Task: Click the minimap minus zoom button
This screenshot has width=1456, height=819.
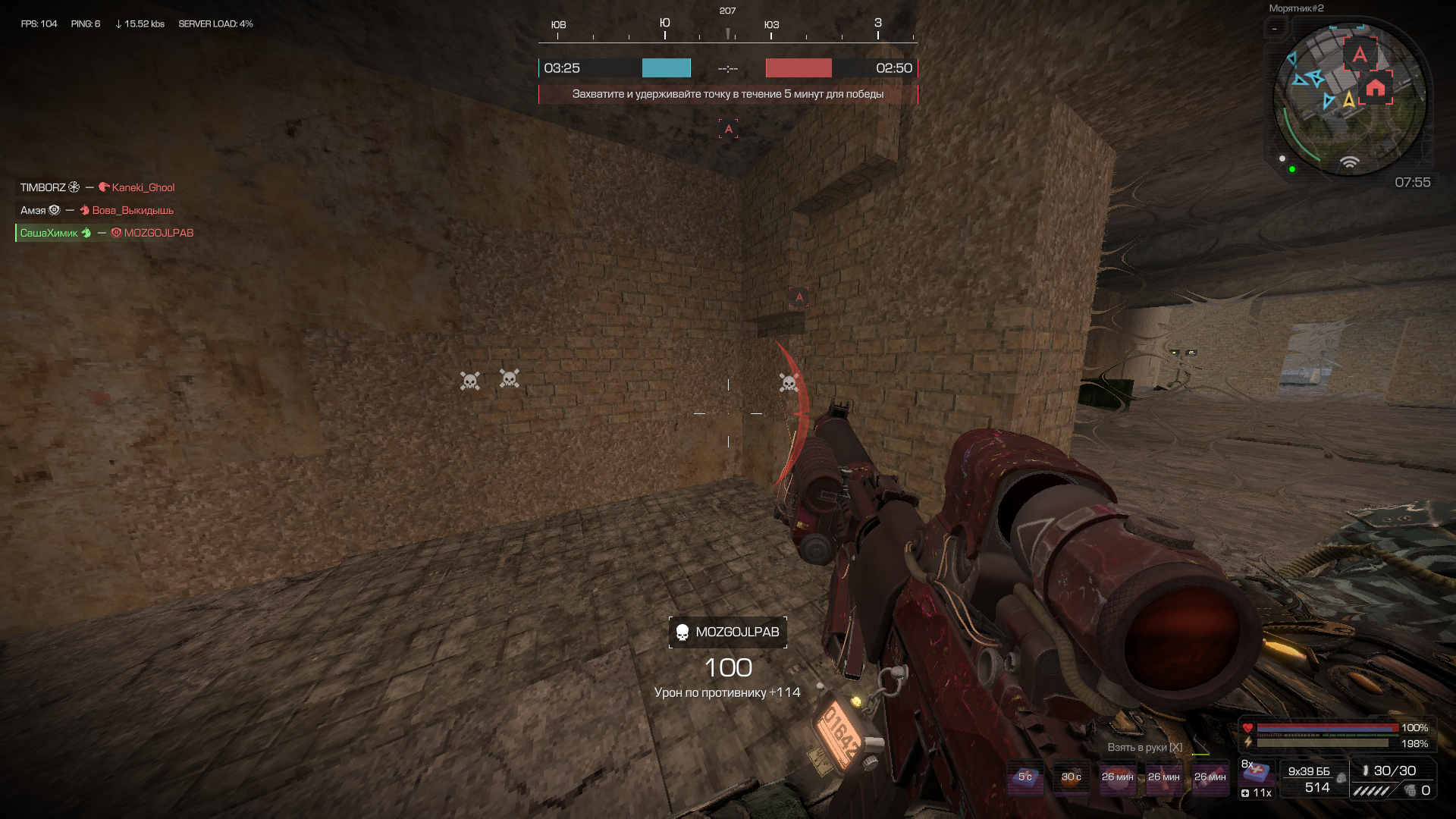Action: pyautogui.click(x=1275, y=29)
